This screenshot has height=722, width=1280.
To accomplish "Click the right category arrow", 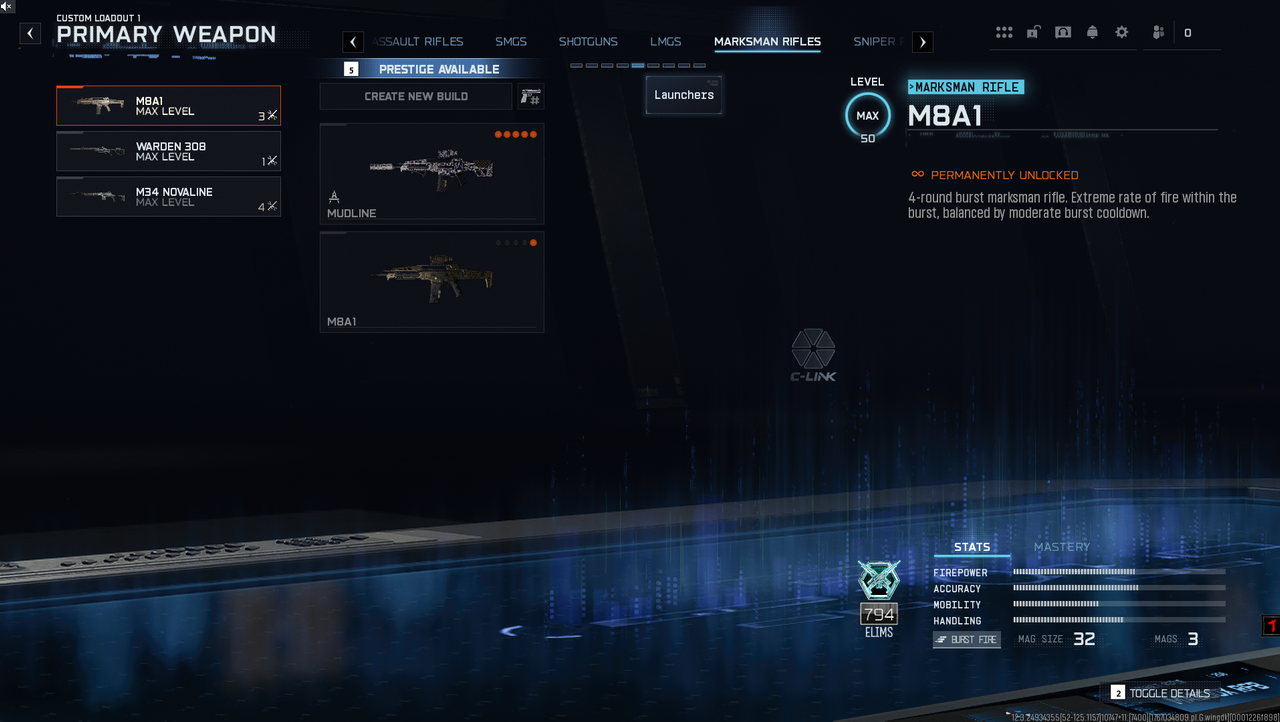I will pyautogui.click(x=923, y=42).
